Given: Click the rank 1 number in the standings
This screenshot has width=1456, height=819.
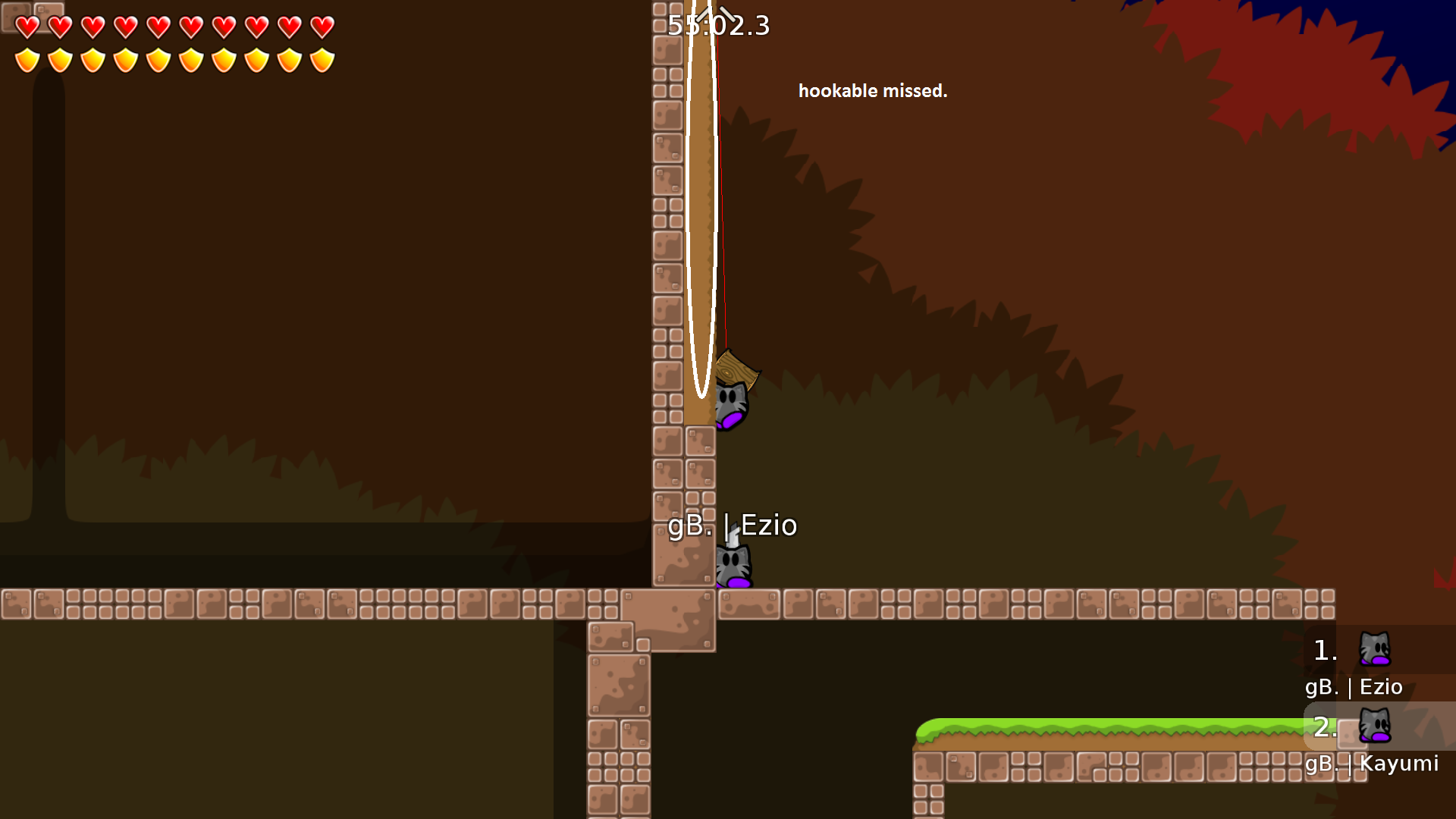Looking at the screenshot, I should (1323, 651).
